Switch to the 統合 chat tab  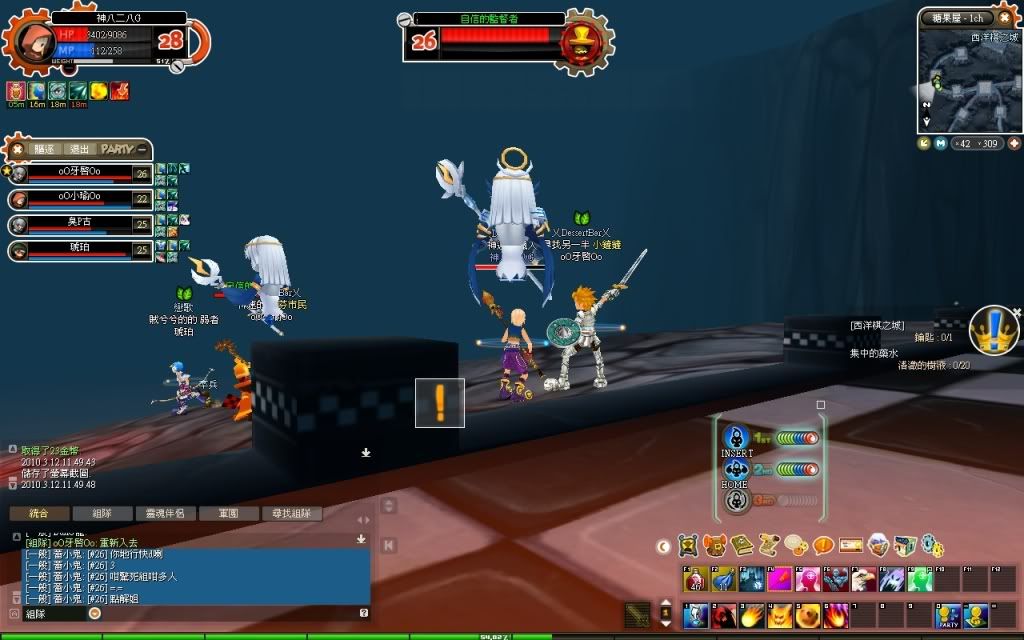point(39,514)
